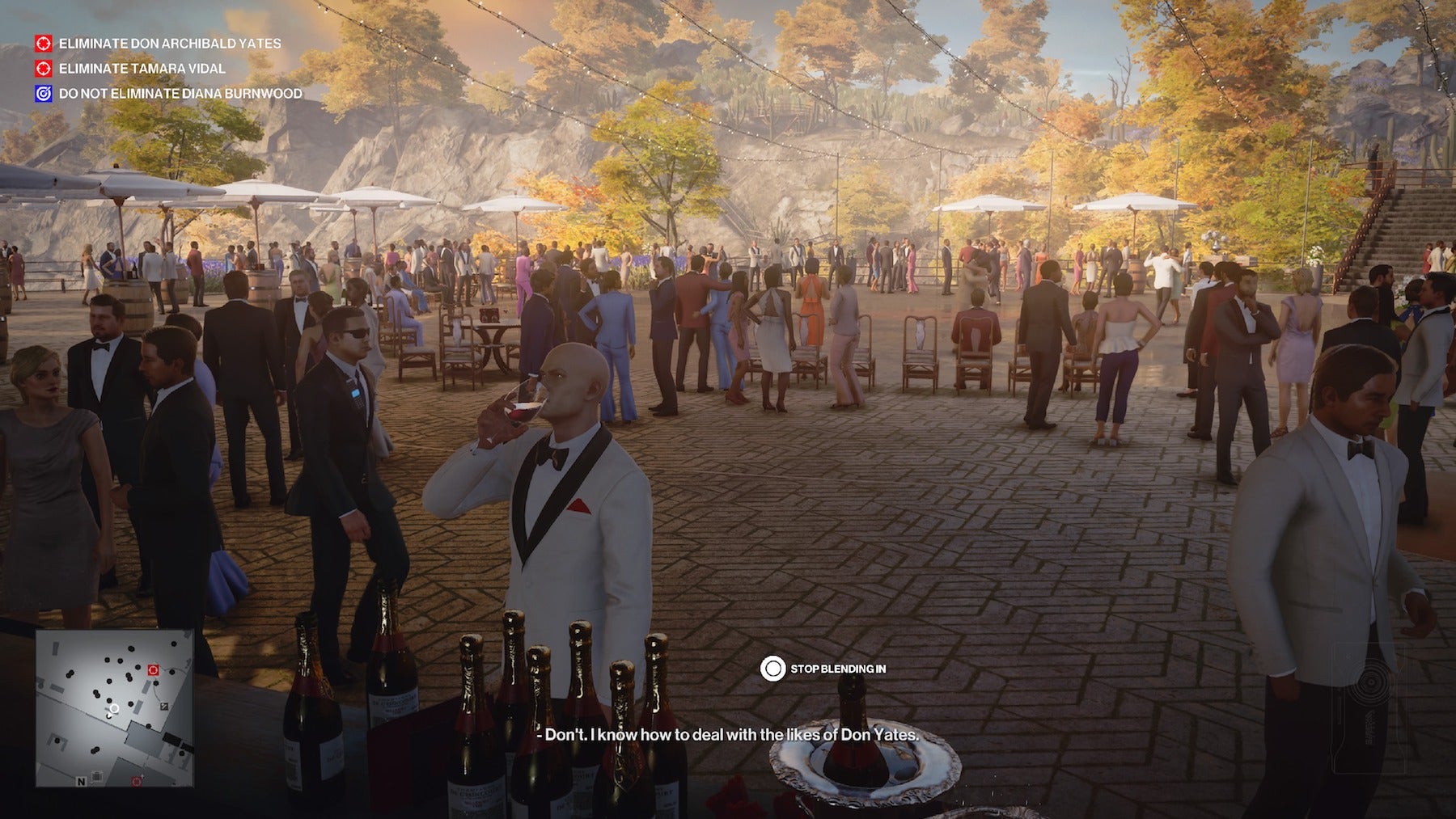The height and width of the screenshot is (819, 1456).
Task: Select the blue do-not-eliminate icon for Diana Burnwood
Action: (43, 95)
